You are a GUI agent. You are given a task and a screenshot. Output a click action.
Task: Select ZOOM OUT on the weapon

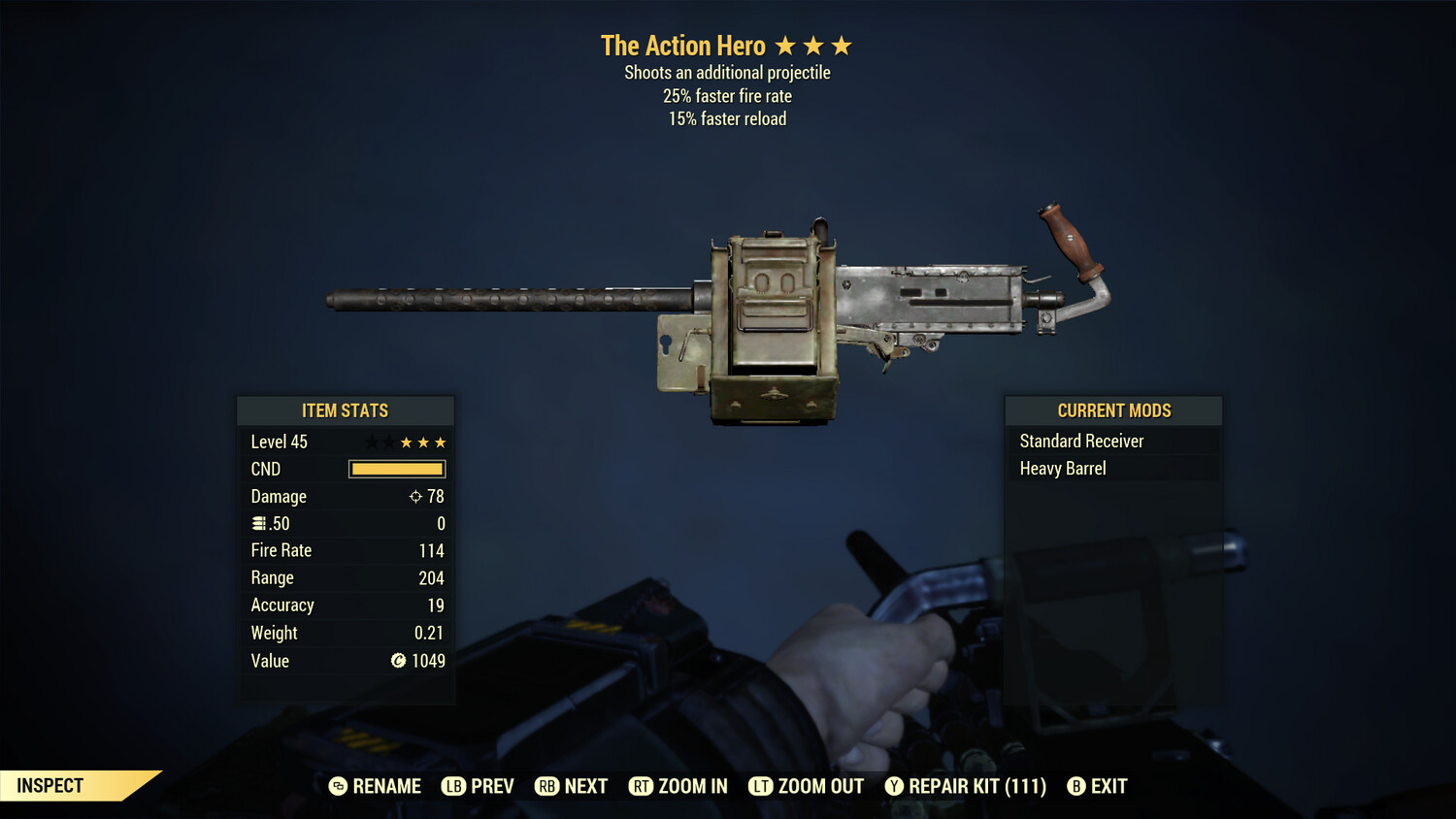click(x=807, y=786)
